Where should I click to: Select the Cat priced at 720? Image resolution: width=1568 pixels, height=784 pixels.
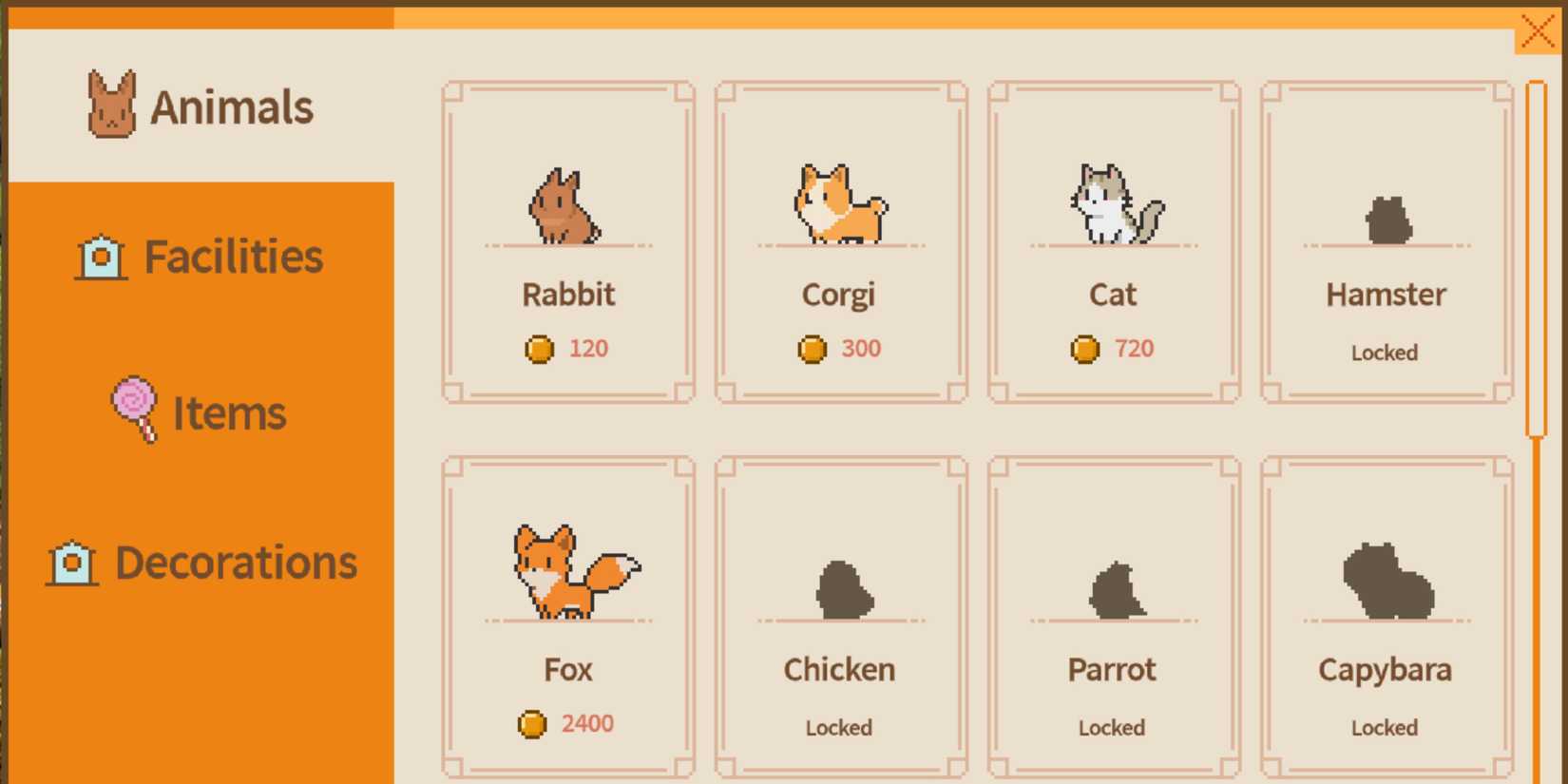pos(1112,242)
